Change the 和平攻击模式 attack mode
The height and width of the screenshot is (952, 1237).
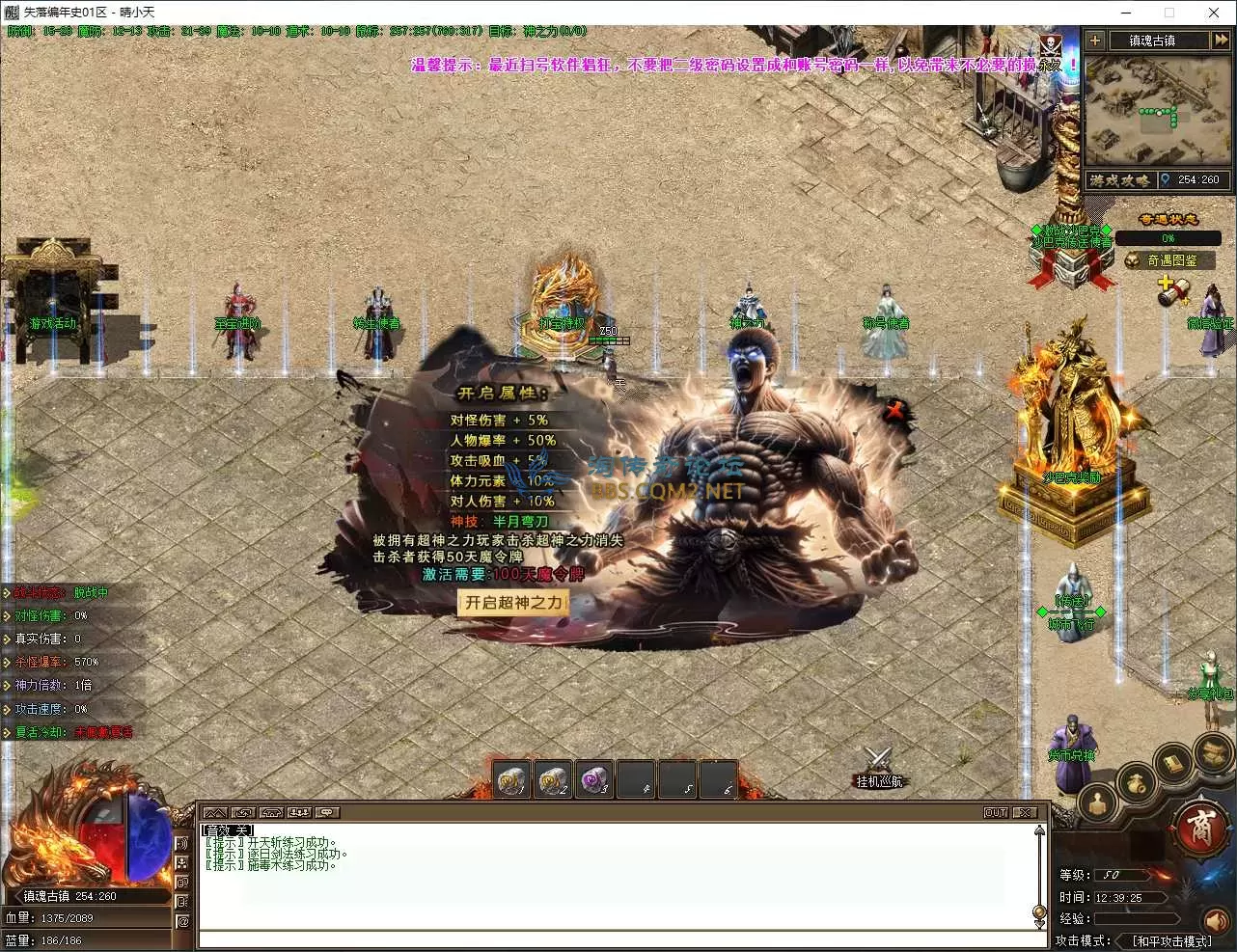tap(1170, 940)
